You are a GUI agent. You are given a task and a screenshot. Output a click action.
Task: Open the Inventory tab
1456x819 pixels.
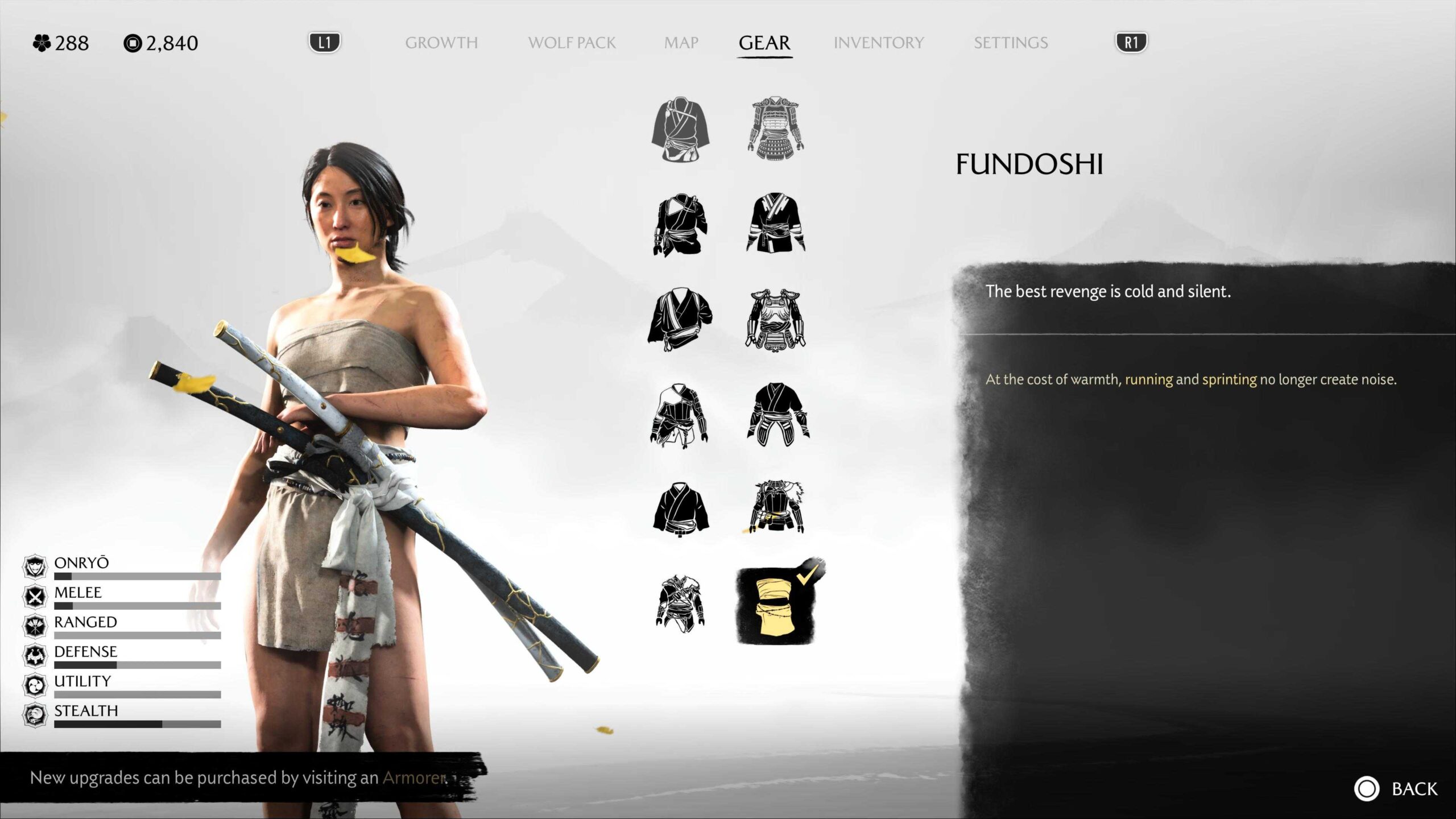point(879,43)
